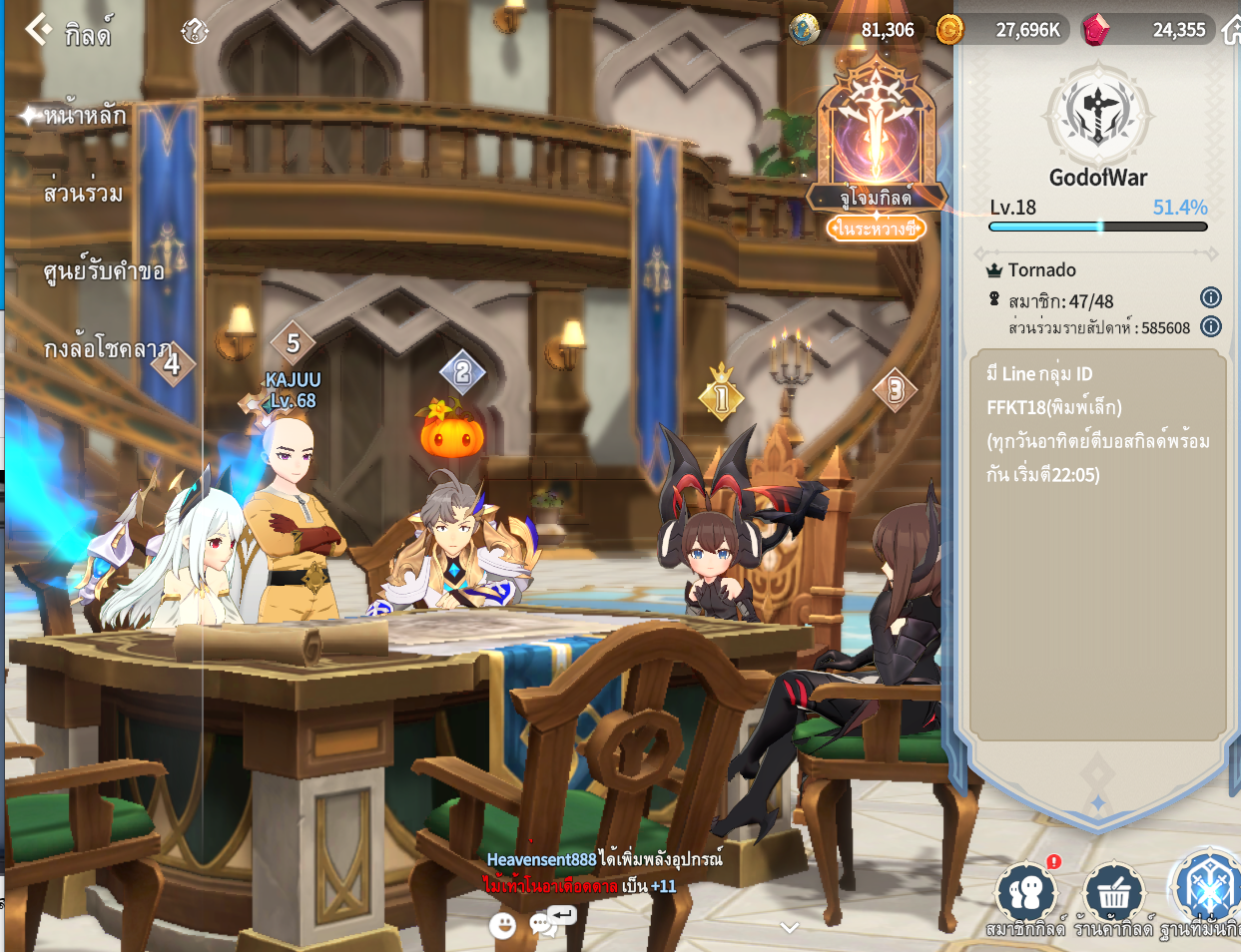Image resolution: width=1241 pixels, height=952 pixels.
Task: Click the GodofWar guild emblem
Action: click(1097, 113)
